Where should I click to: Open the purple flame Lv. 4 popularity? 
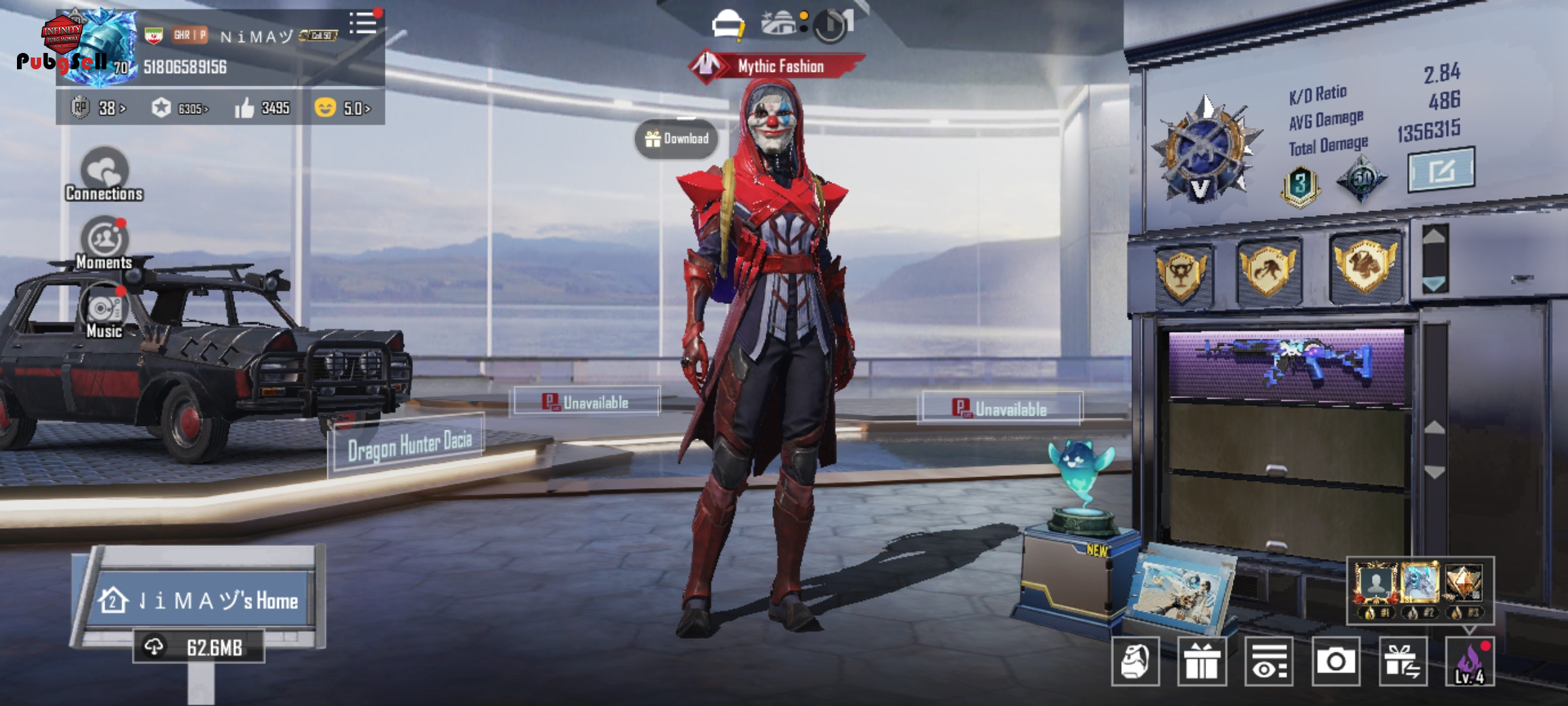click(x=1469, y=662)
